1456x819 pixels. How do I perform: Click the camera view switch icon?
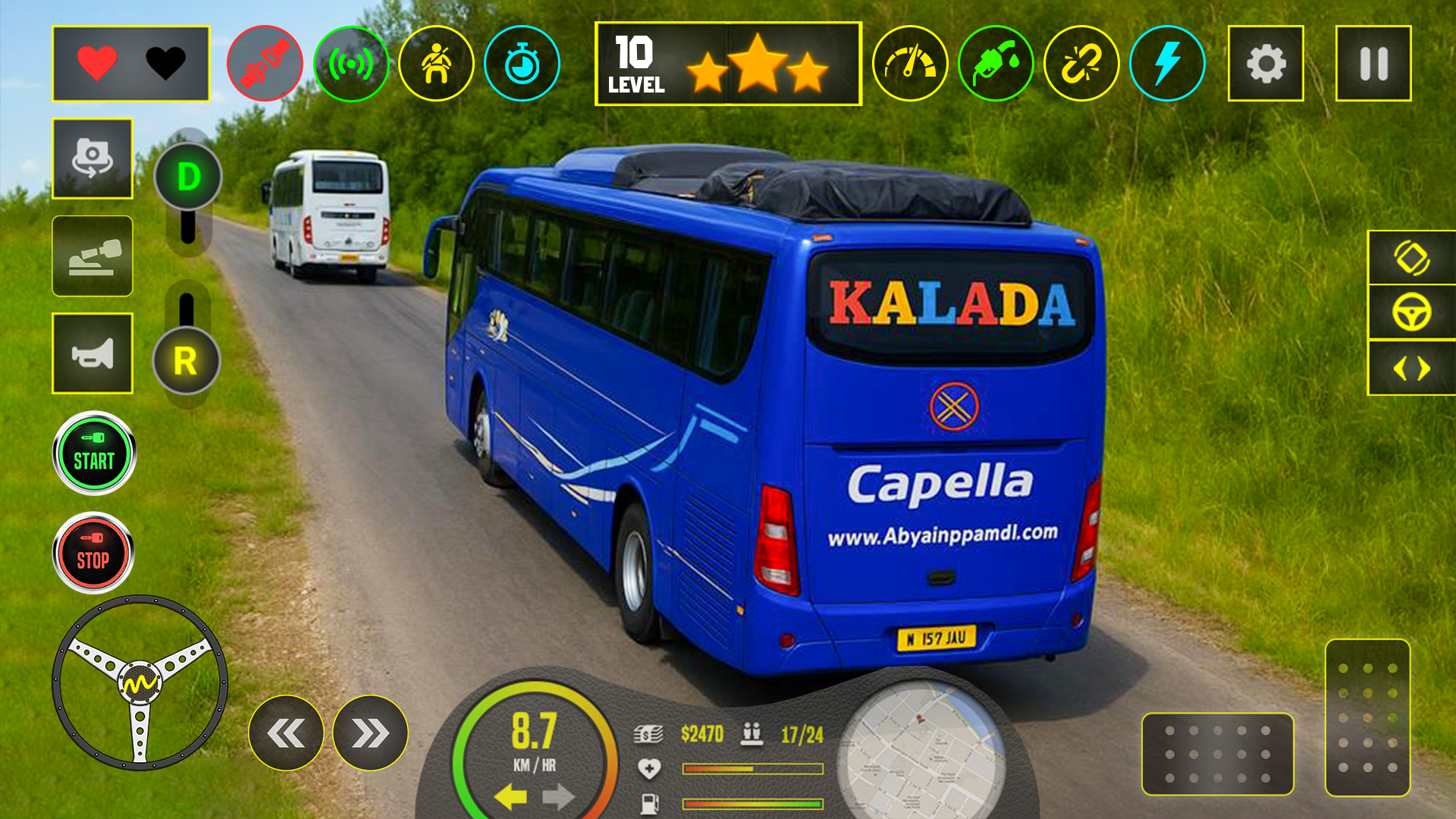[x=91, y=159]
